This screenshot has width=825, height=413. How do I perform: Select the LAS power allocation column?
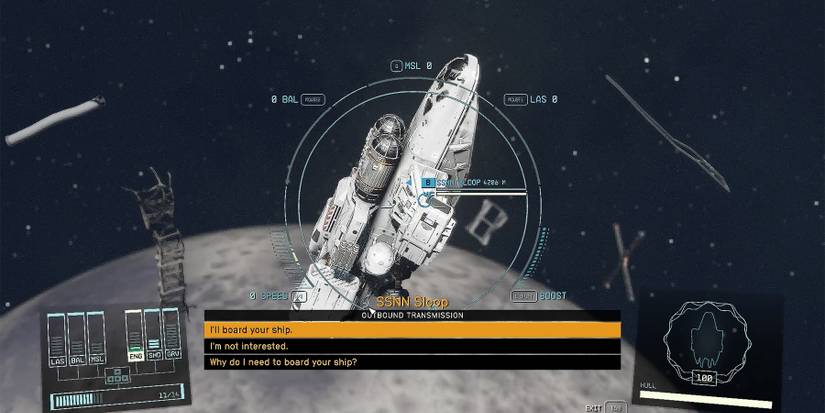[59, 339]
